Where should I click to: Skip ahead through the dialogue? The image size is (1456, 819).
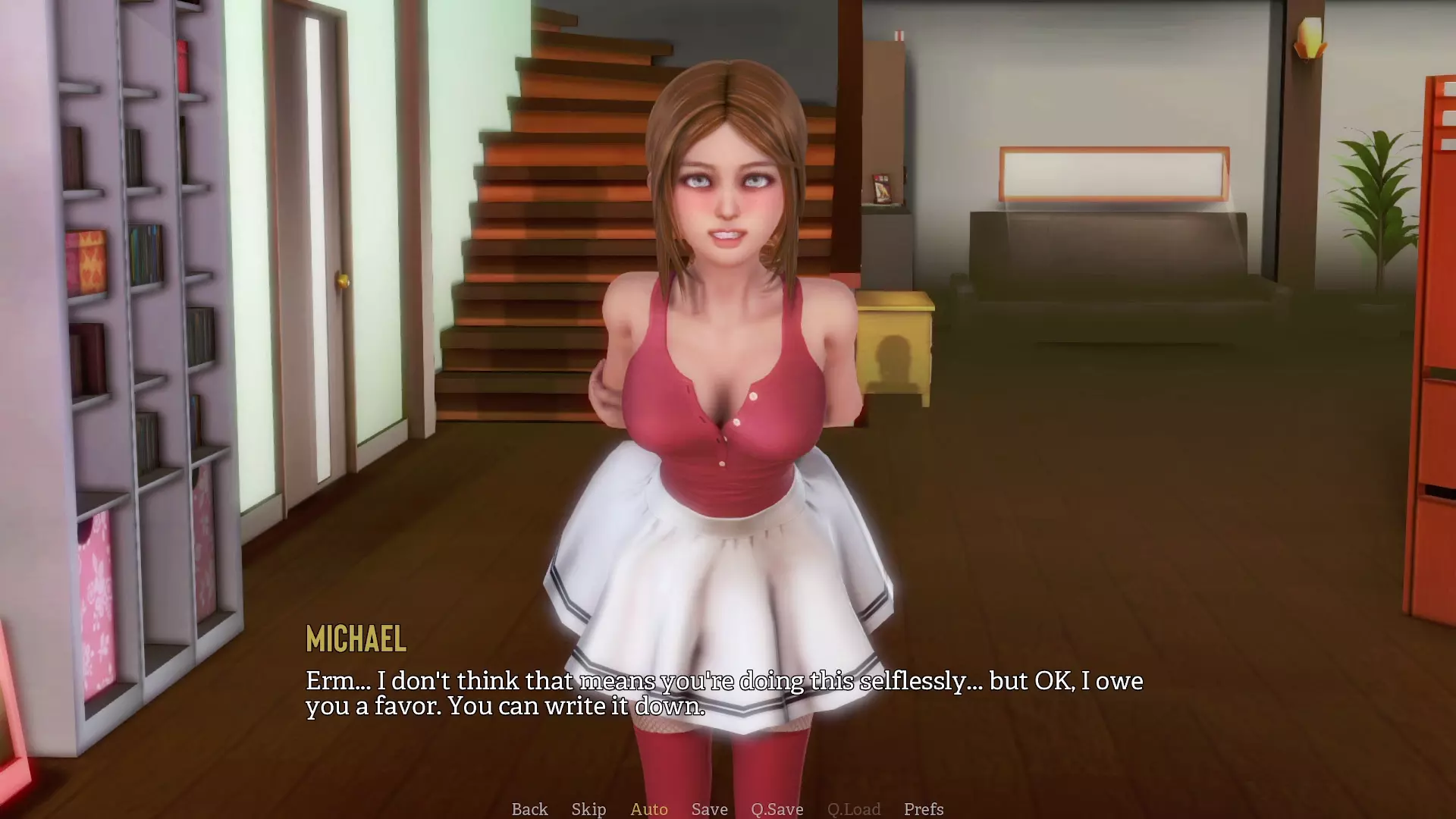click(588, 809)
